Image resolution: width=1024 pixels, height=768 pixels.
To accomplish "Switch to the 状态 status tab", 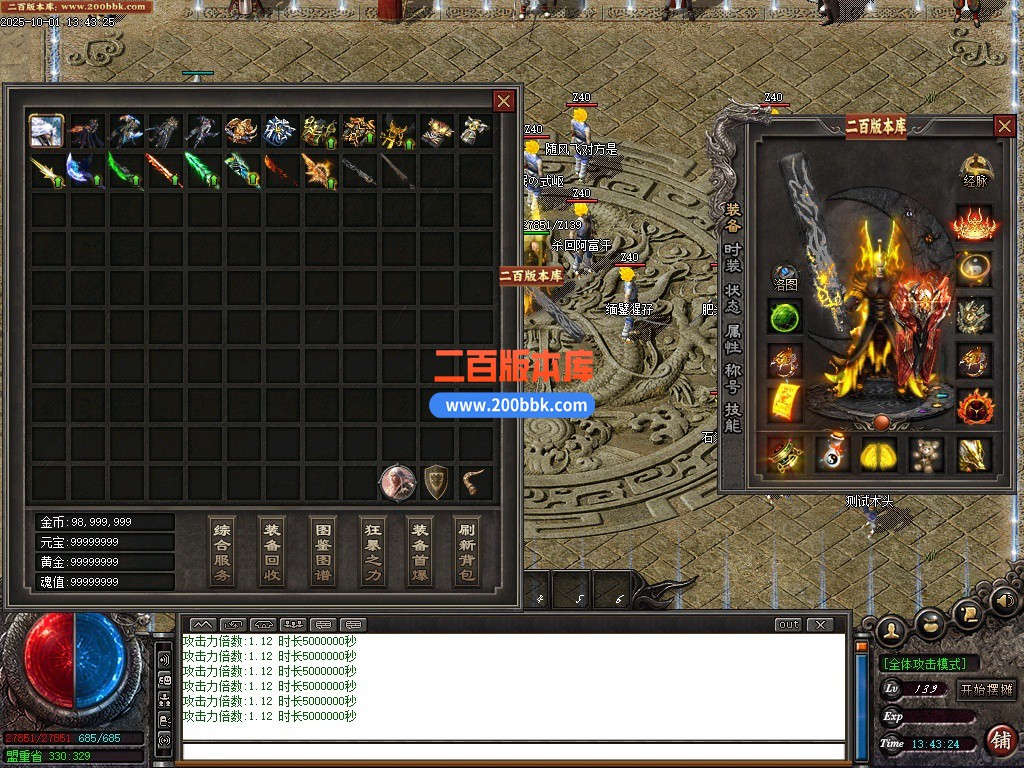I will click(733, 297).
